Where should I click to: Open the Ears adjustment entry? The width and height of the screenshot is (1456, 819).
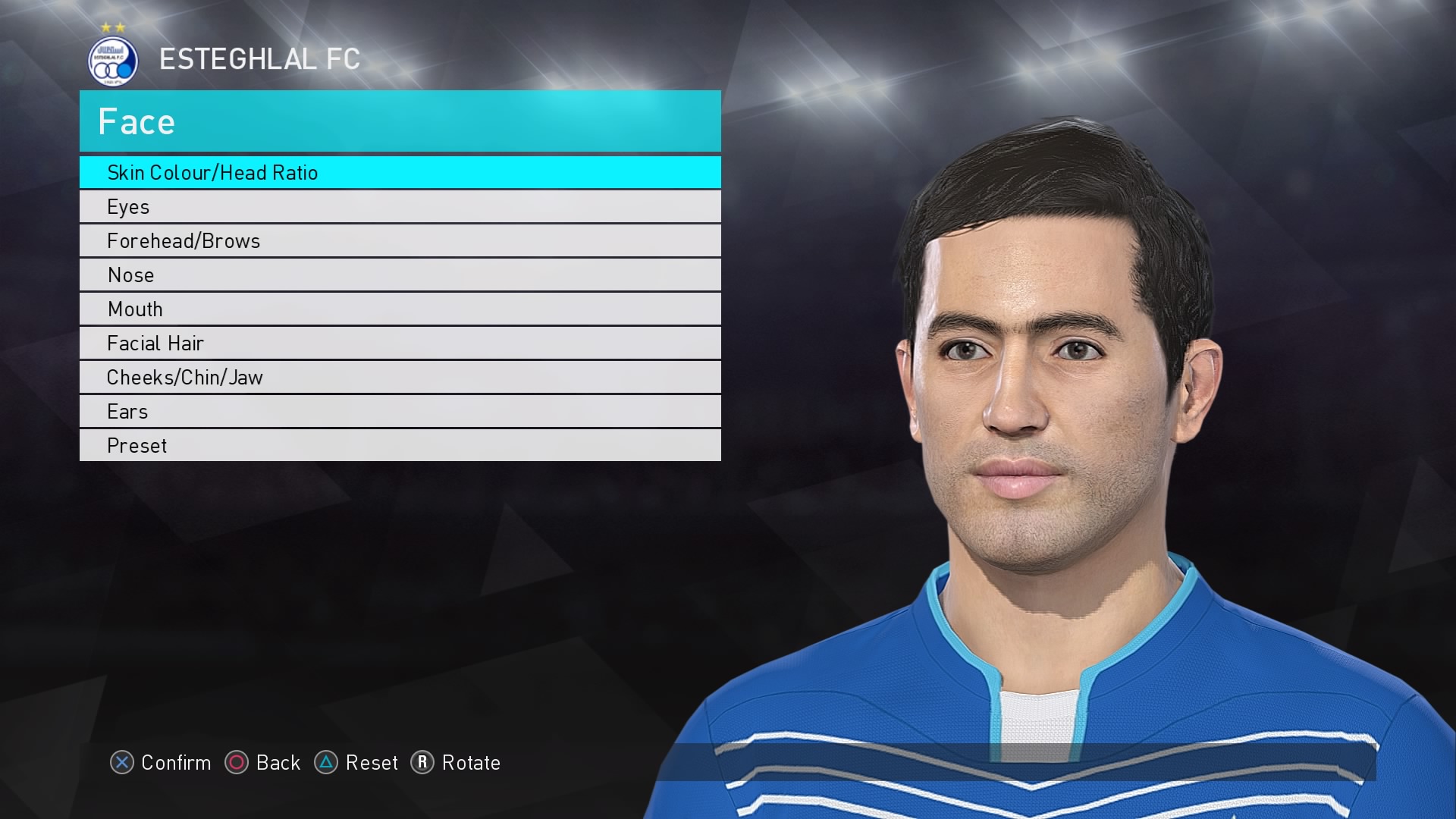point(127,411)
